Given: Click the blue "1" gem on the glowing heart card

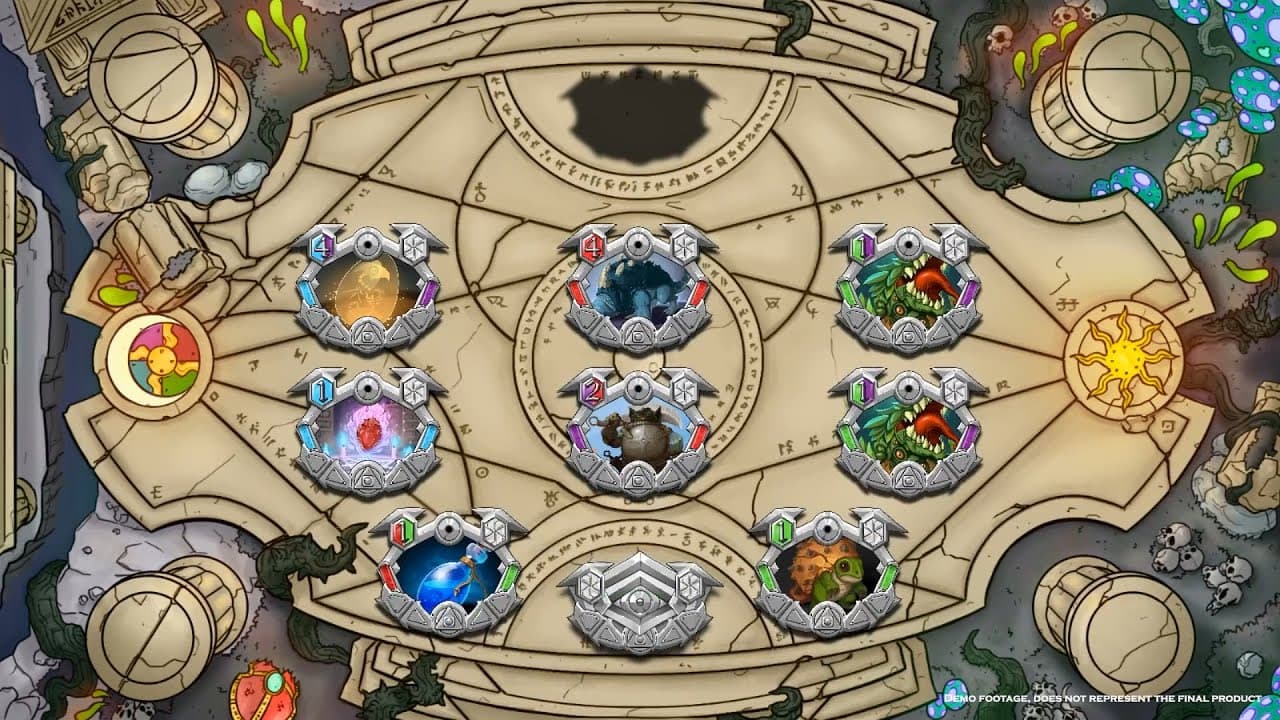Looking at the screenshot, I should [320, 390].
